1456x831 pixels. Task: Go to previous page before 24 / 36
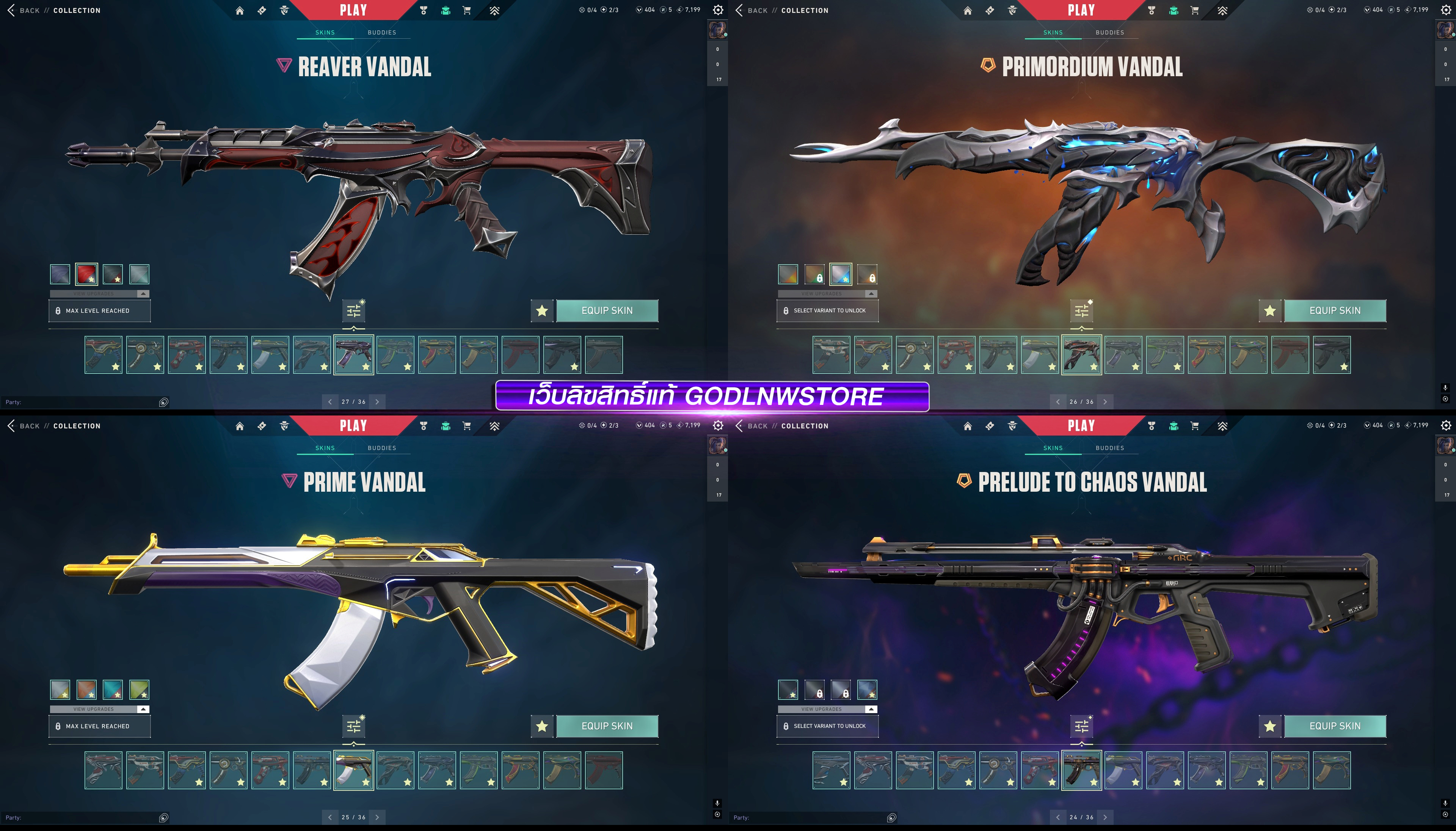[1057, 817]
